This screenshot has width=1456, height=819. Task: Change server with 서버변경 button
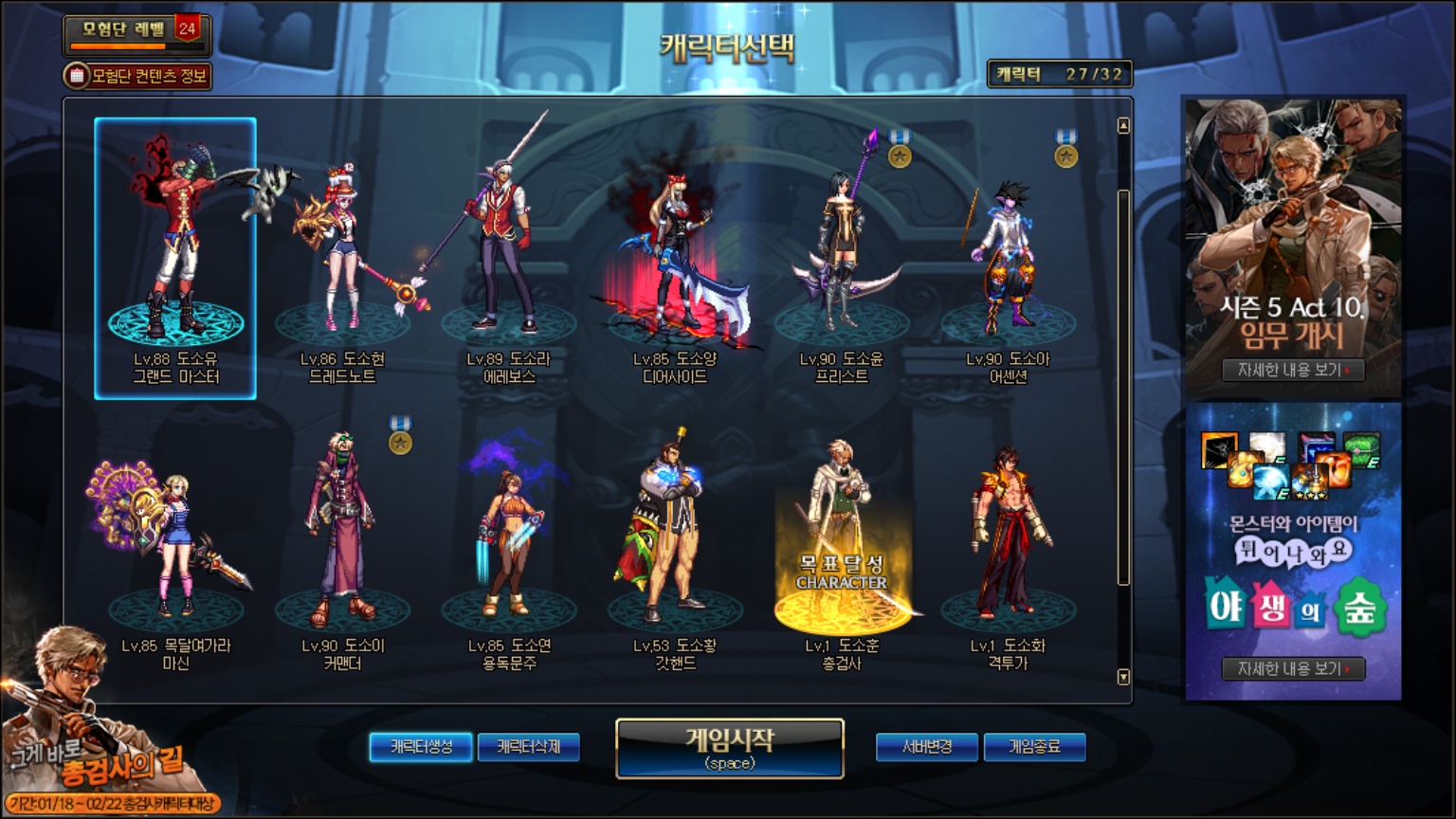click(926, 747)
